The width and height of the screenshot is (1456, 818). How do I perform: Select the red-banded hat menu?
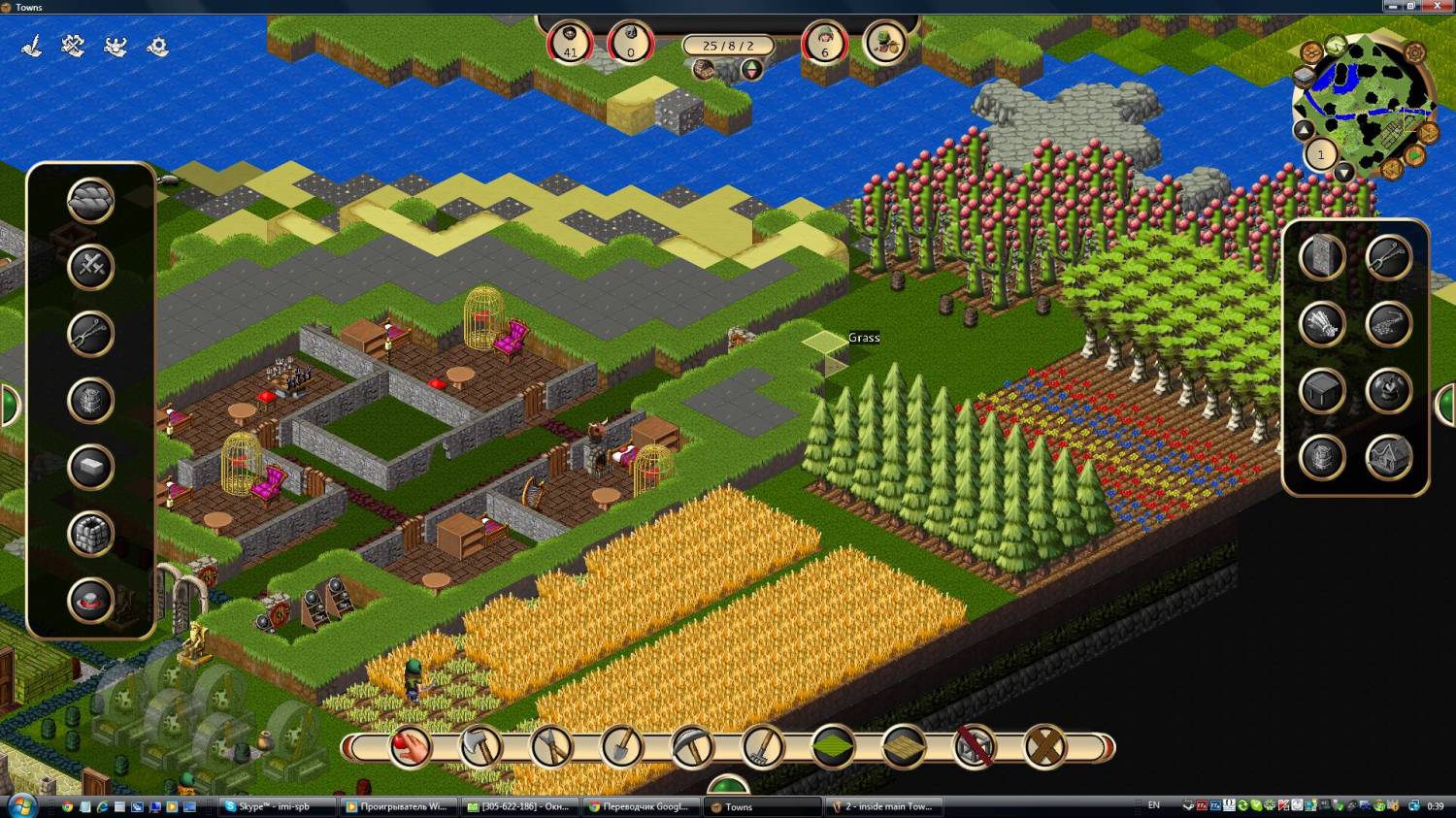(90, 601)
